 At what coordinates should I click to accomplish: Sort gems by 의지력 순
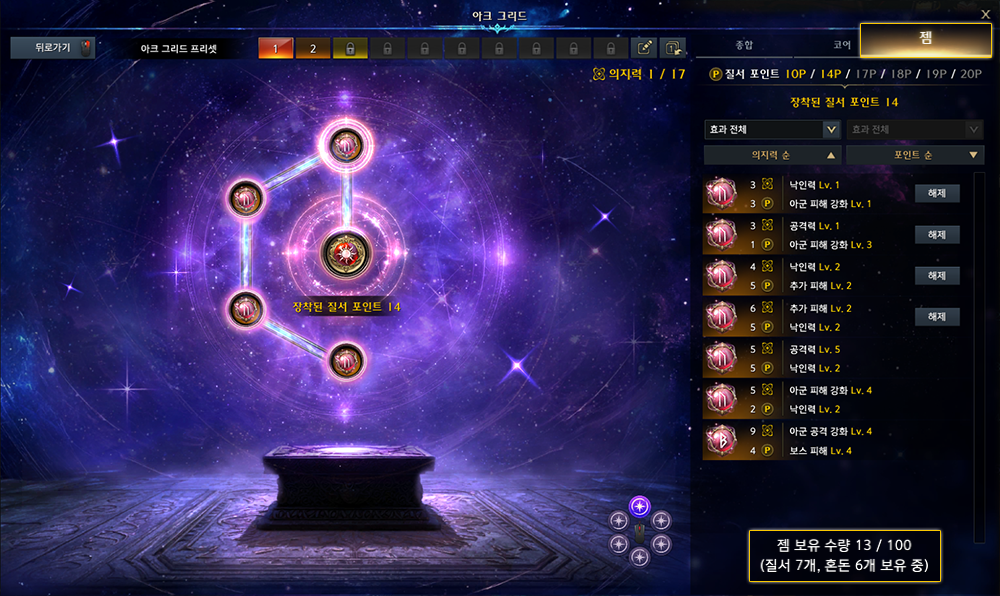pyautogui.click(x=771, y=155)
